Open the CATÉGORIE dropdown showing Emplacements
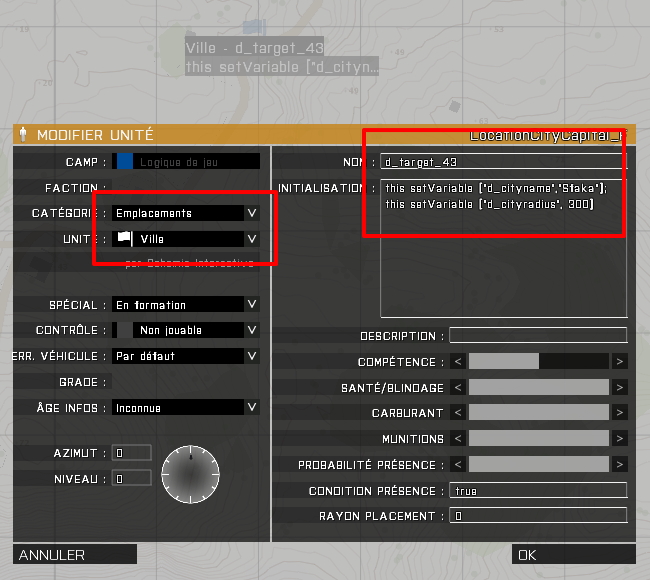 pos(185,213)
